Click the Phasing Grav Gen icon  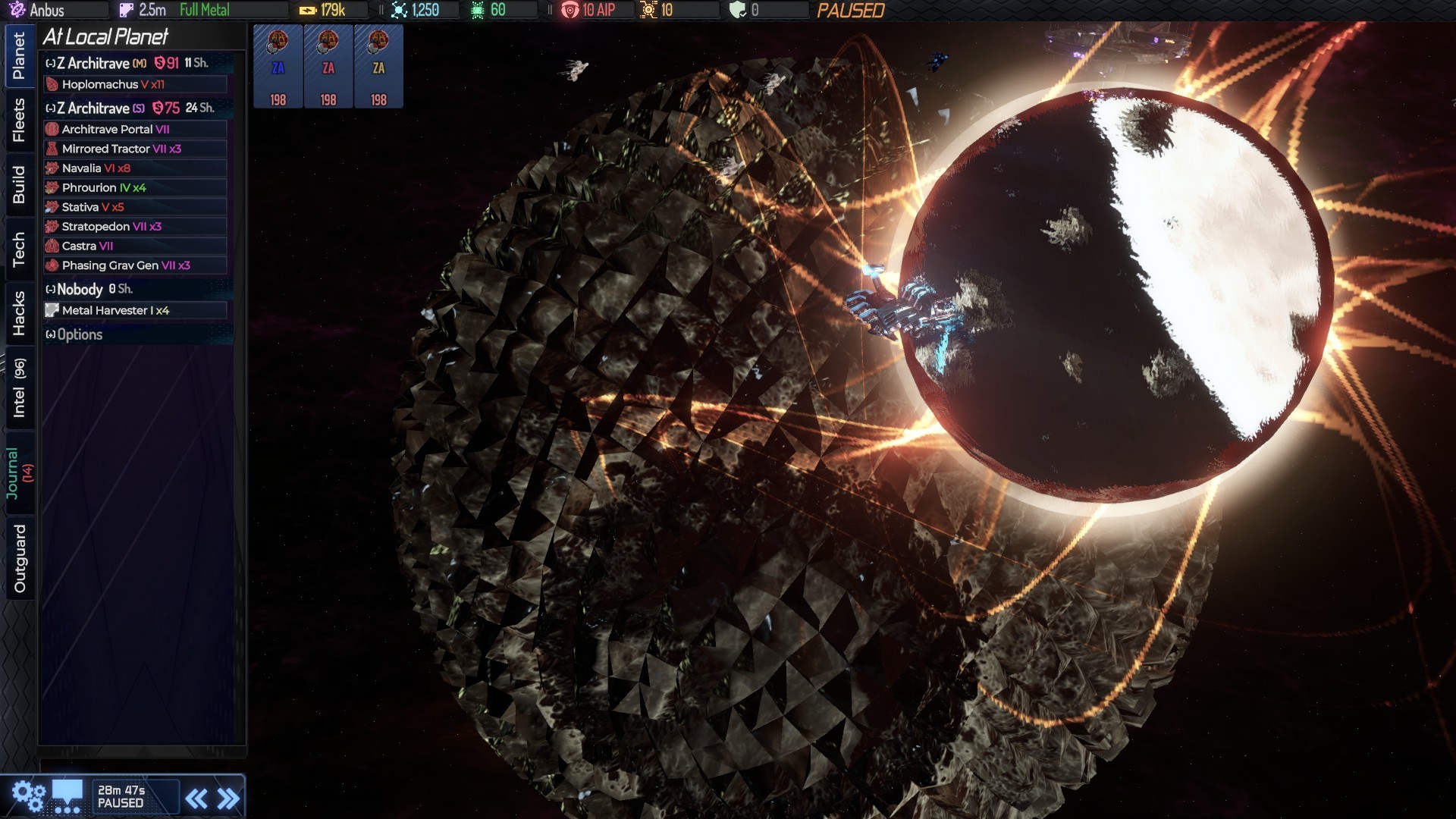[52, 265]
